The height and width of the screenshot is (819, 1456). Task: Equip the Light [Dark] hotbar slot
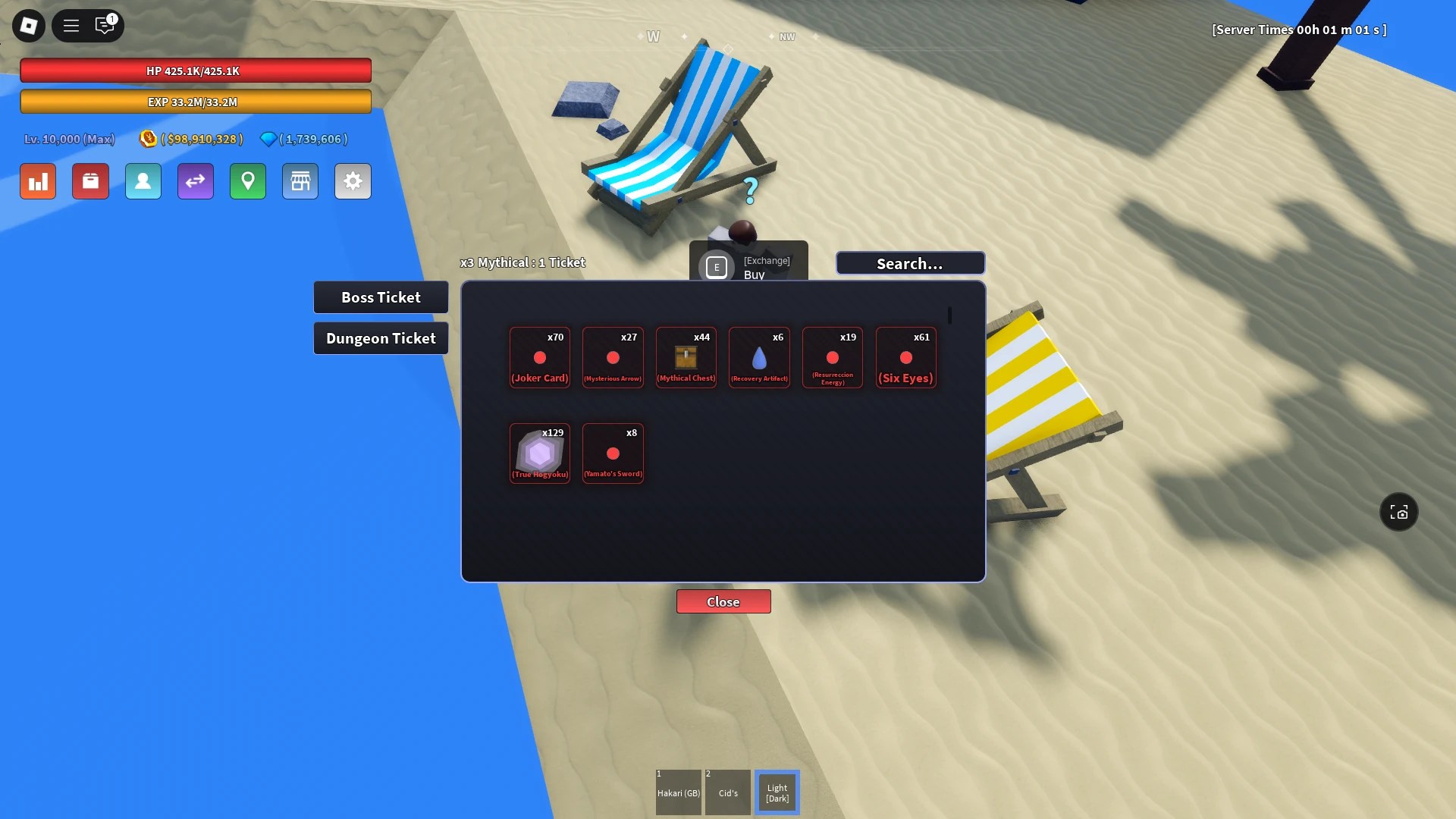[x=777, y=792]
